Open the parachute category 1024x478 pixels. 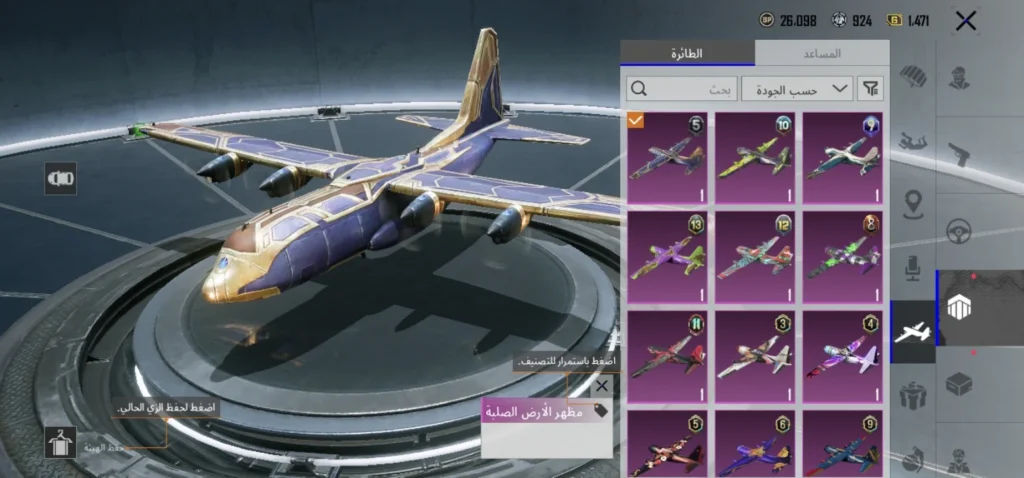912,78
